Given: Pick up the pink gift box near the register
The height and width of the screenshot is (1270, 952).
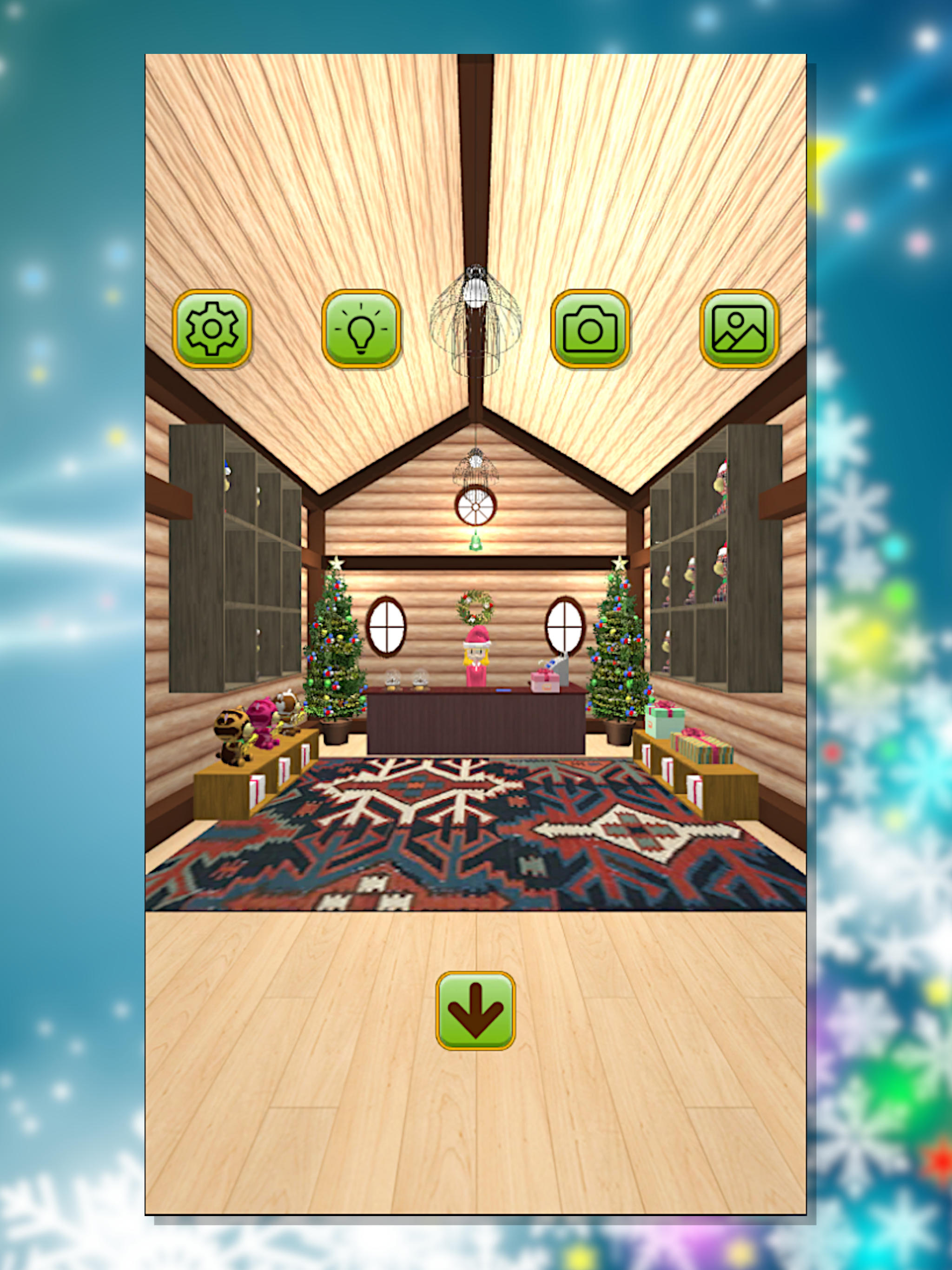Looking at the screenshot, I should 545,682.
